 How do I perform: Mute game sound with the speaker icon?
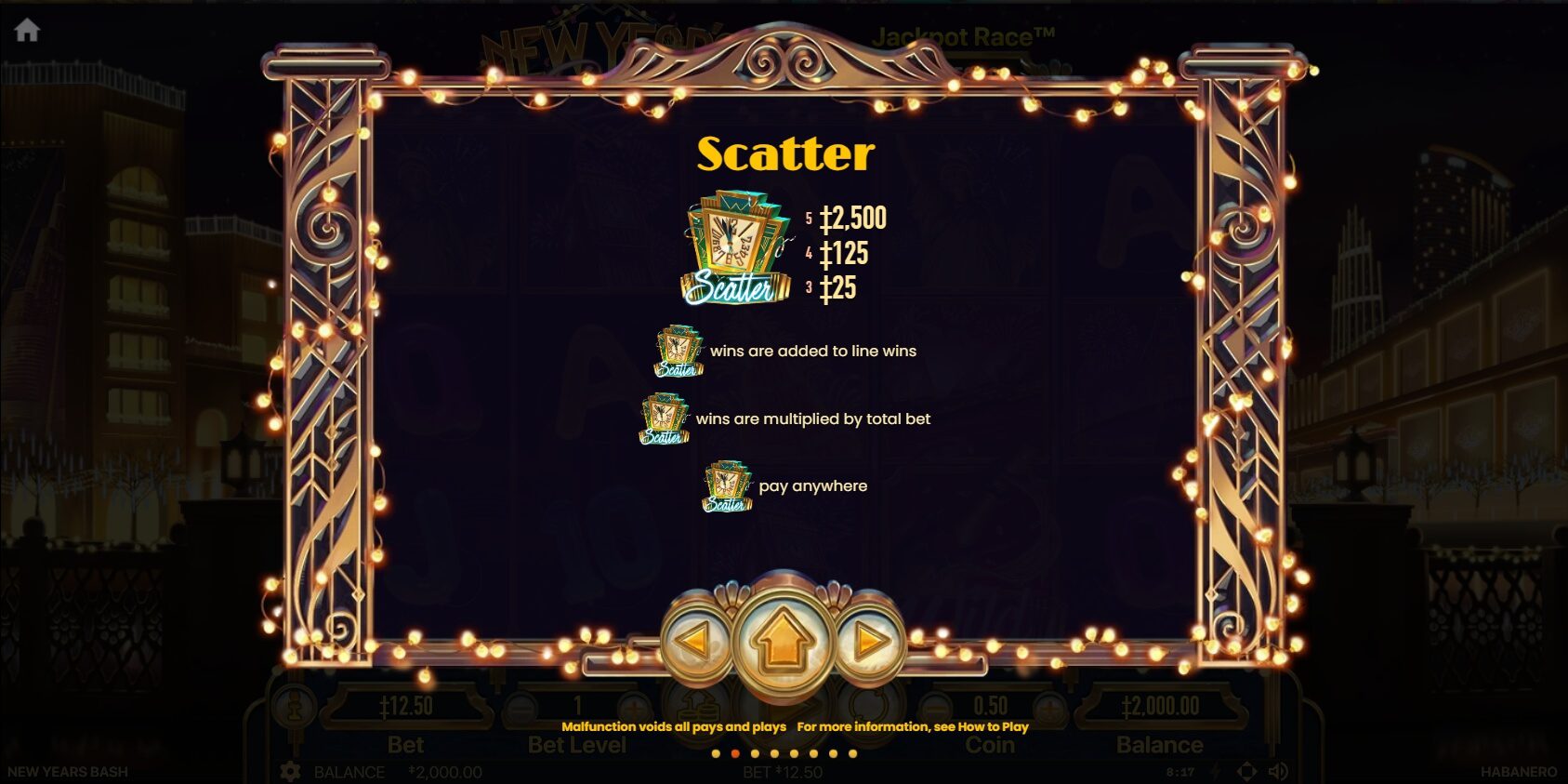click(x=1277, y=770)
